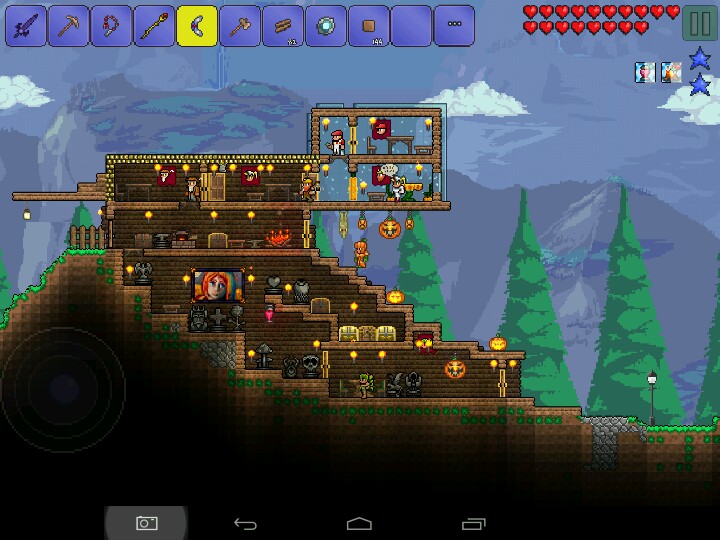
Task: Open the inventory with the three-dots button
Action: [455, 26]
